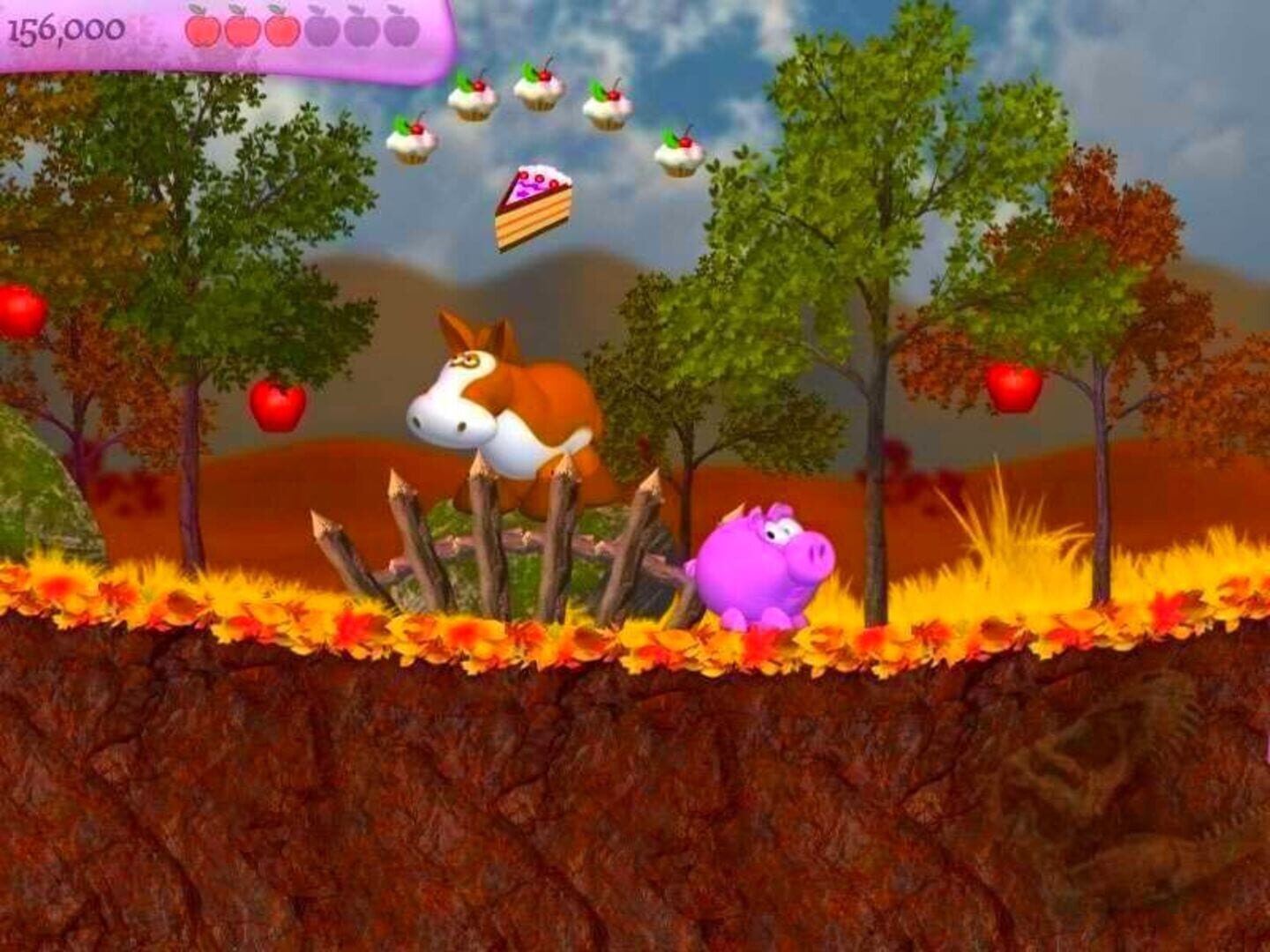This screenshot has width=1270, height=952.
Task: Toggle the second red HUD apple
Action: tap(243, 29)
